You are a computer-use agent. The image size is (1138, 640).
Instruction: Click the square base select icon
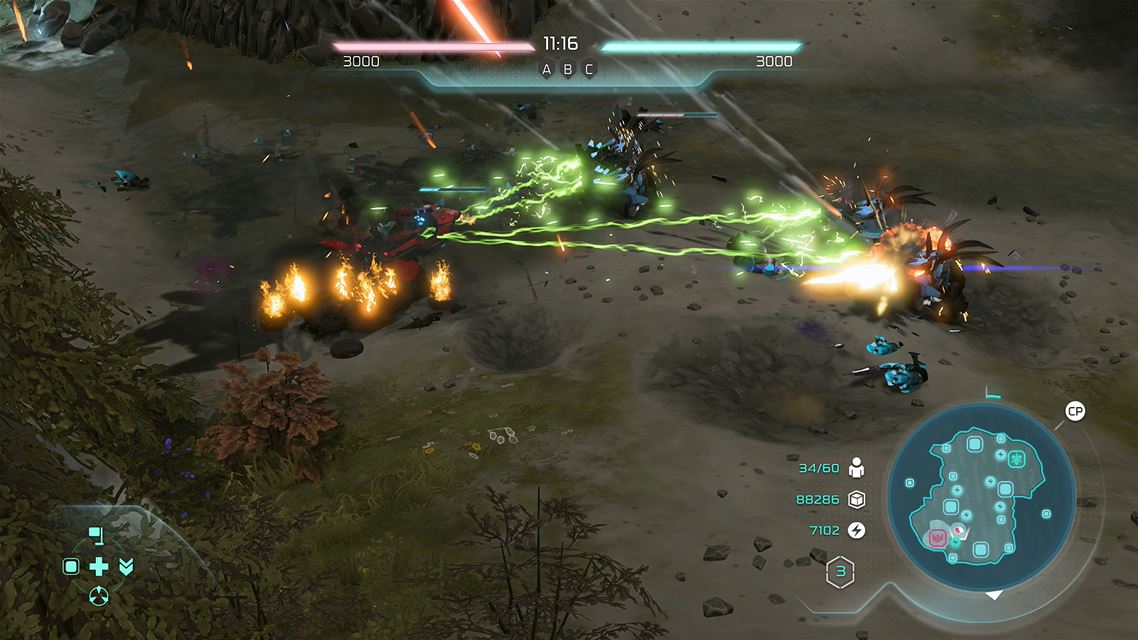[x=71, y=567]
